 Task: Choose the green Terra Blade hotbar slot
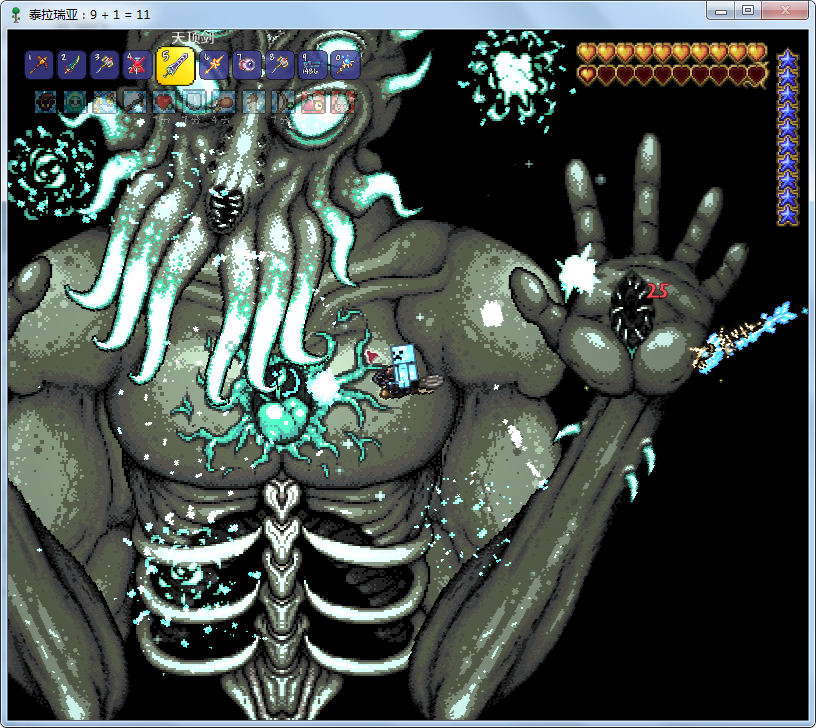pos(71,65)
